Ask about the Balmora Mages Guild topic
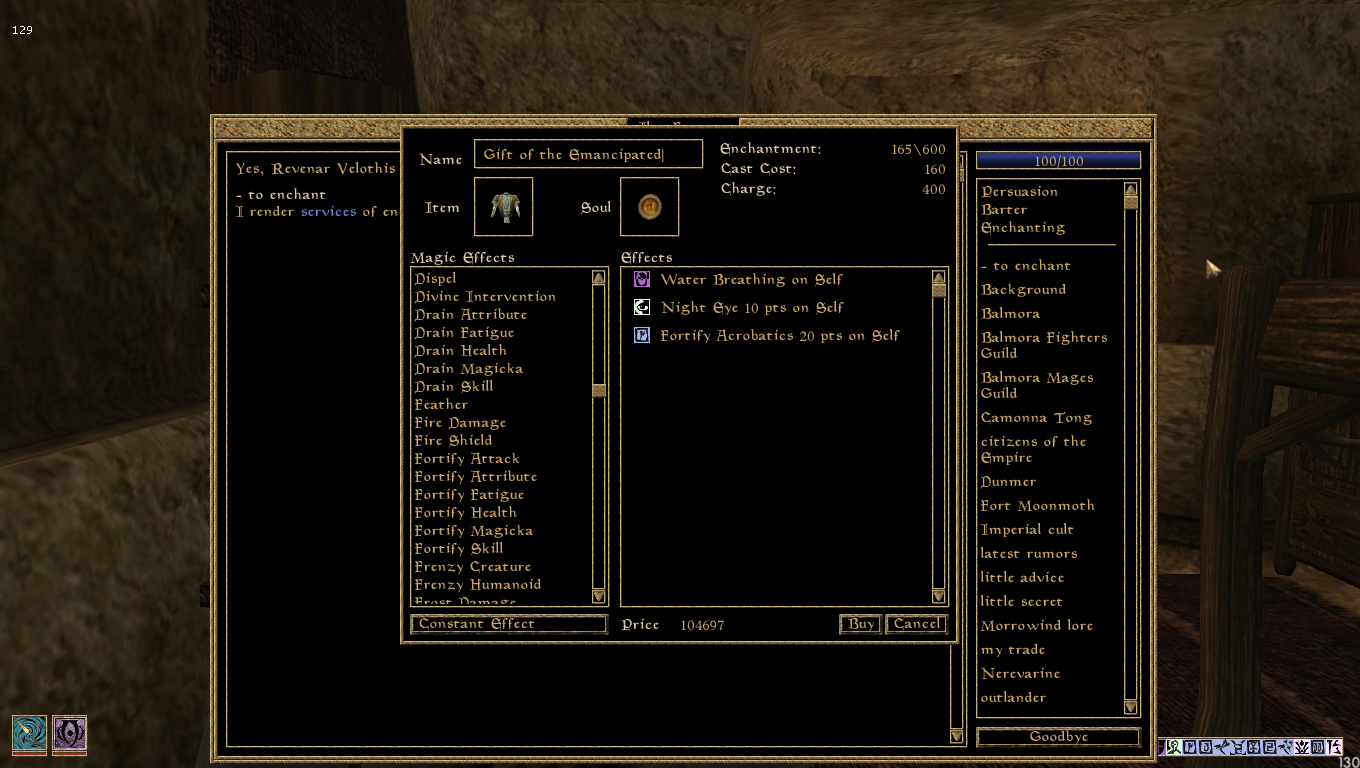This screenshot has width=1360, height=768. click(x=1037, y=385)
